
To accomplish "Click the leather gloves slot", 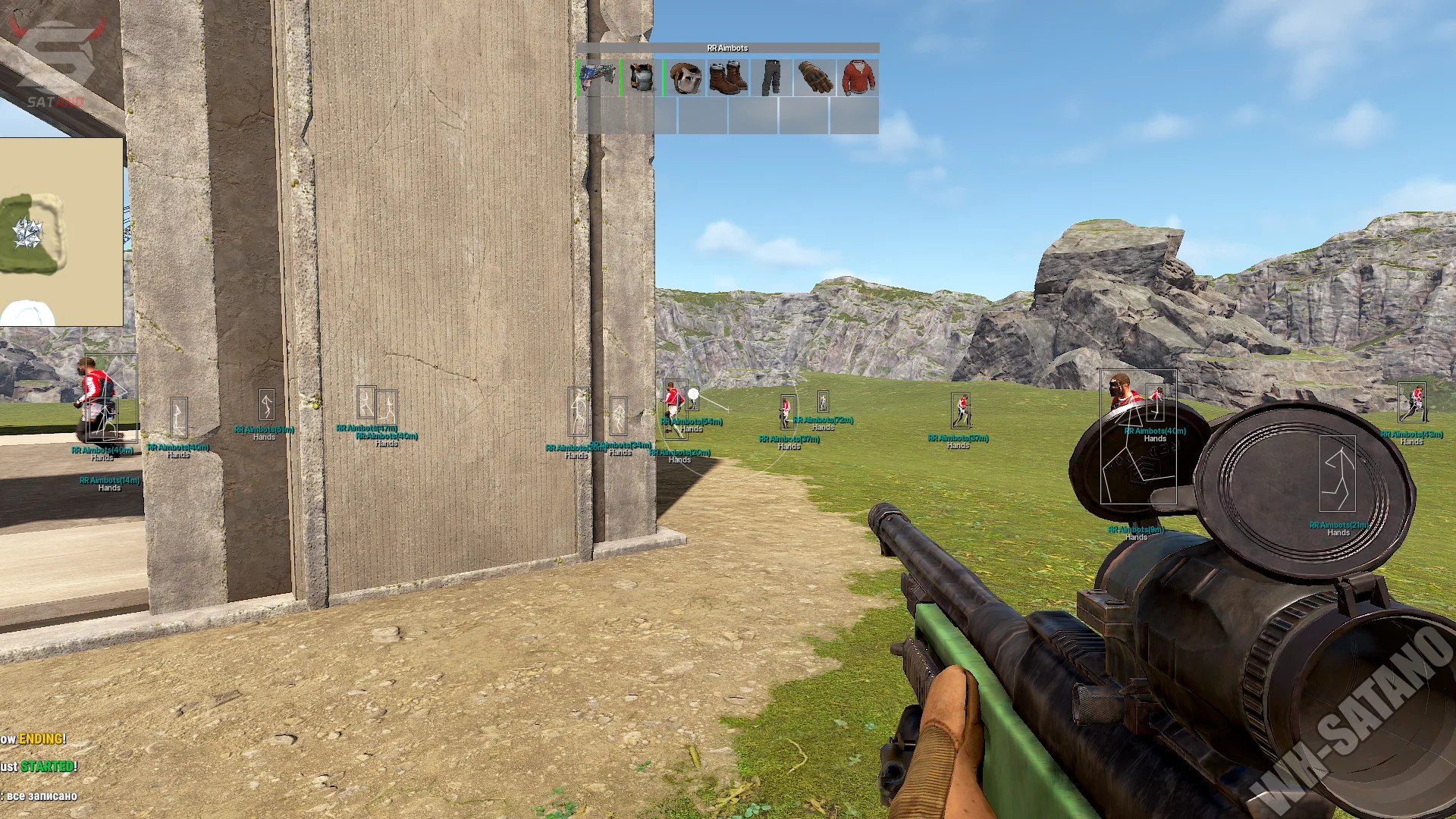I will pos(814,78).
